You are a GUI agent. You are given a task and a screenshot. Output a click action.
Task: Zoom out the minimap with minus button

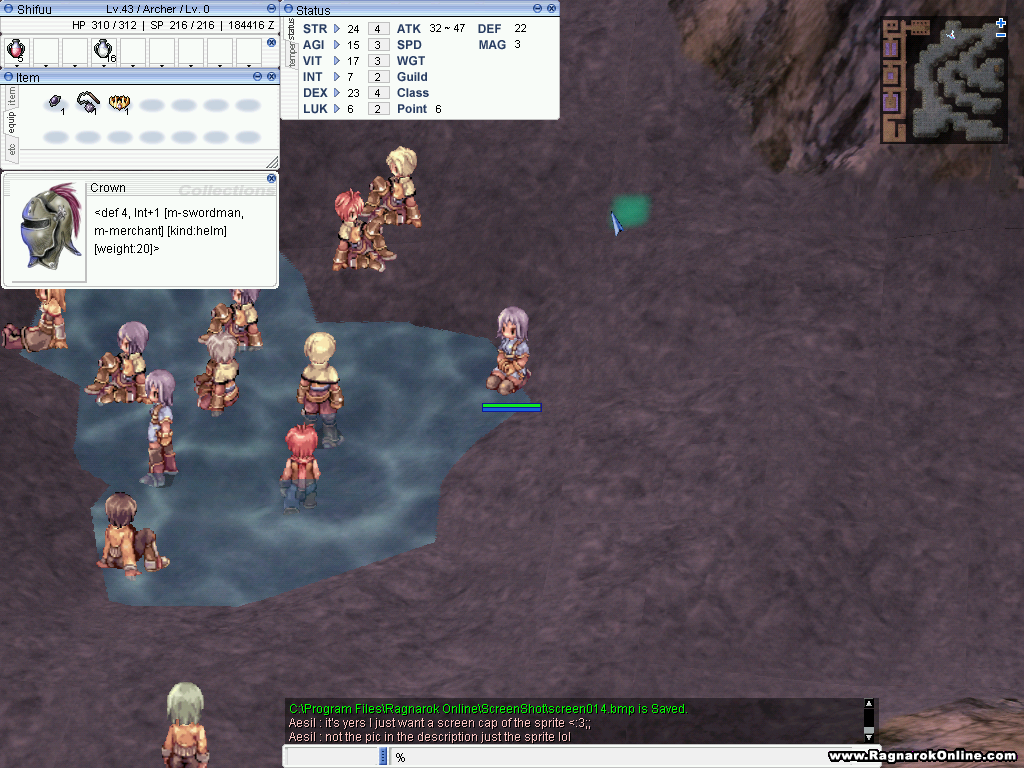pyautogui.click(x=1001, y=35)
